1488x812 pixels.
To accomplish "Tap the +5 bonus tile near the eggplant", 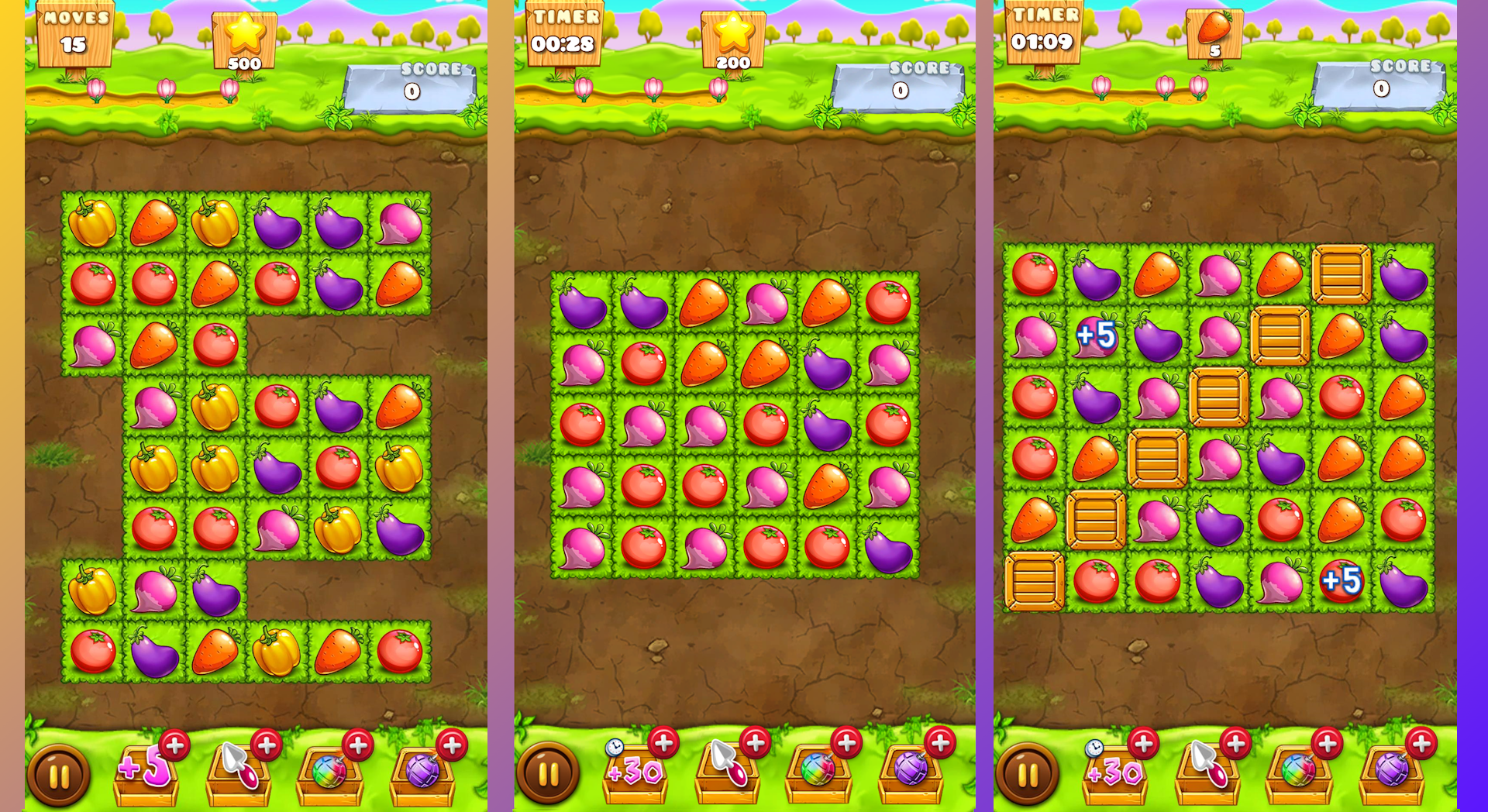I will (1095, 335).
